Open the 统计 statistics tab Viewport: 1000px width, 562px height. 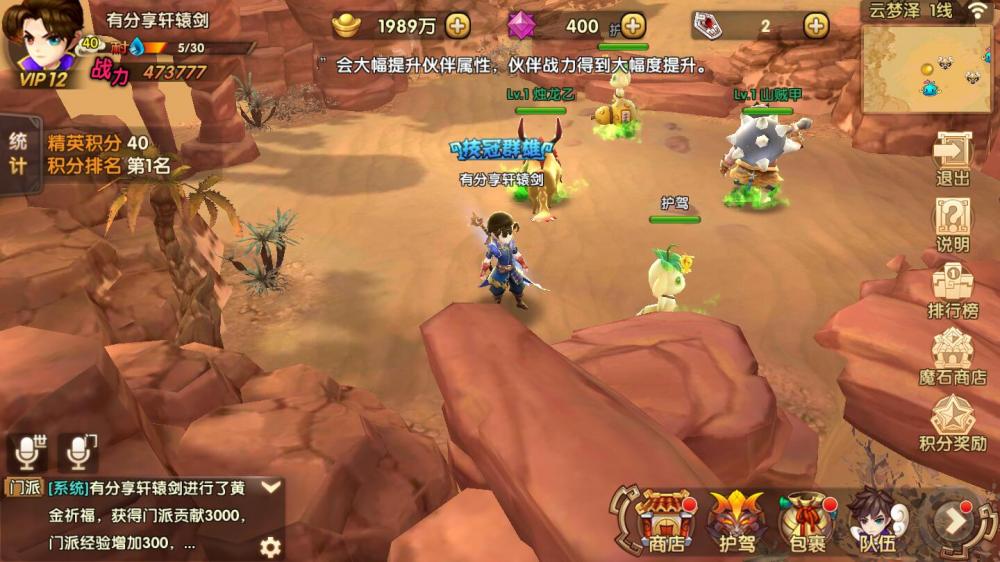[18, 153]
